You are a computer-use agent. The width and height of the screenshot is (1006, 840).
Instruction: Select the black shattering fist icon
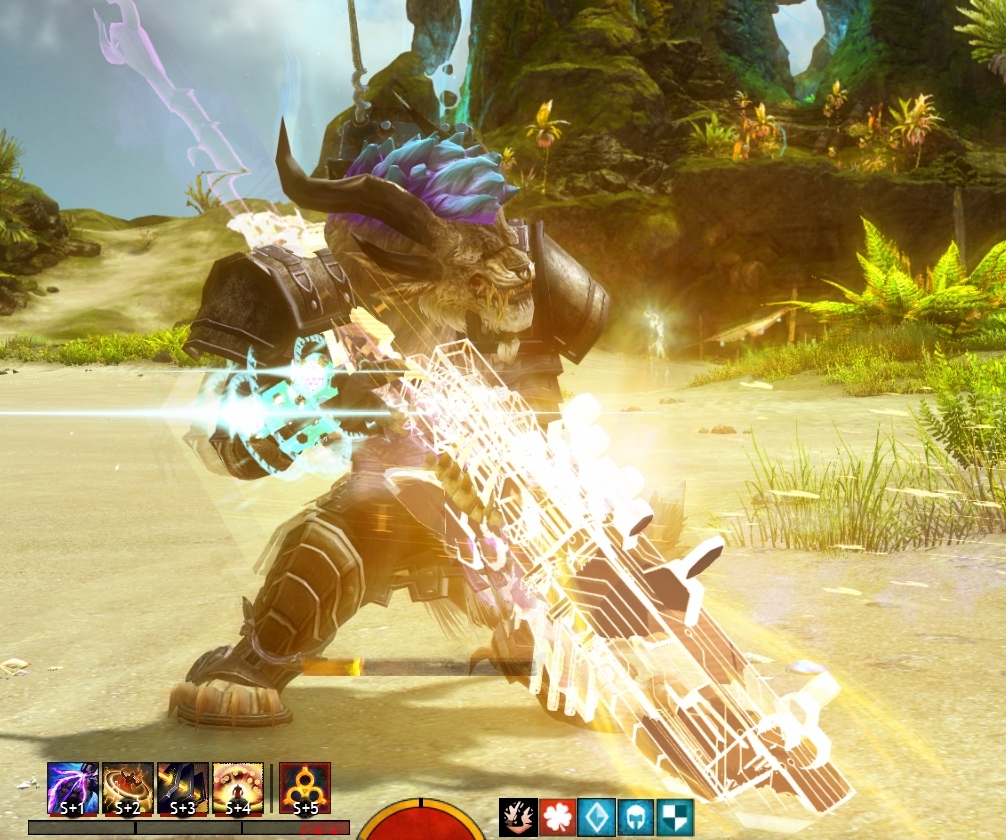pos(518,817)
